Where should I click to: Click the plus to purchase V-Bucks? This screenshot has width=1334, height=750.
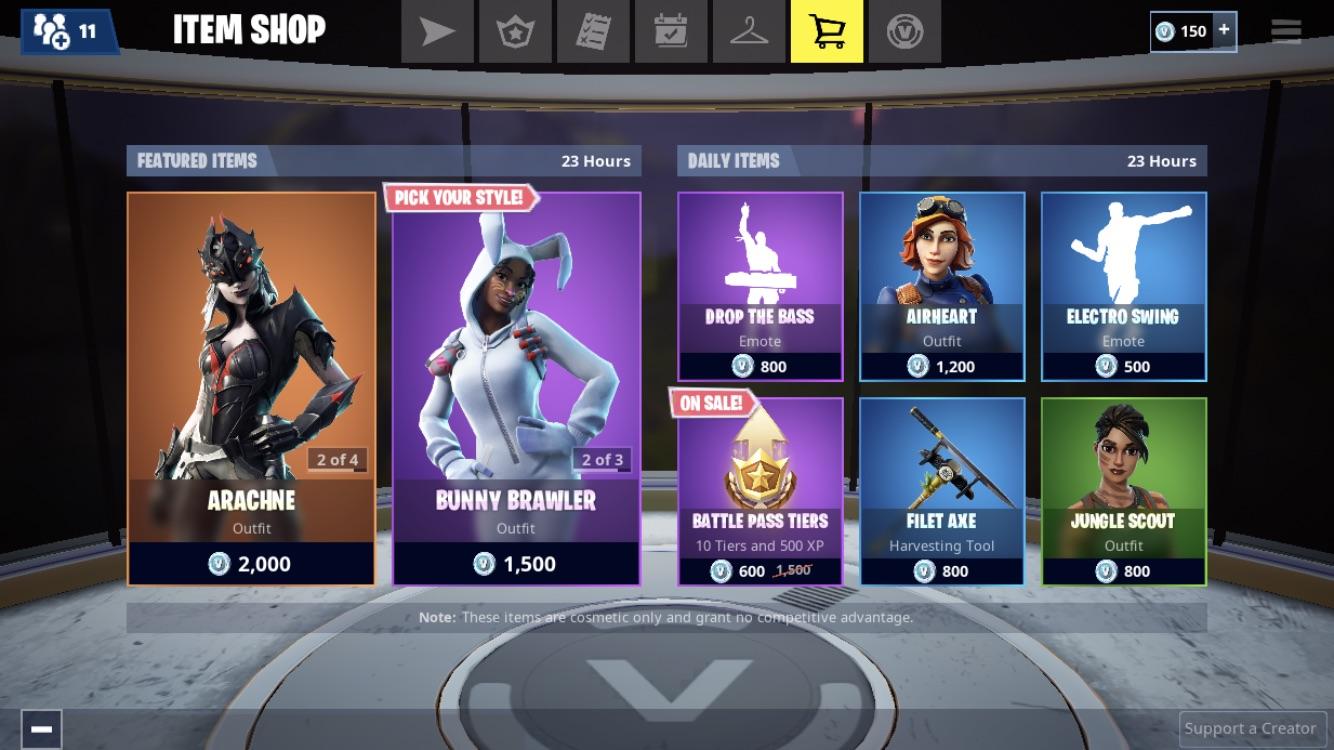pos(1226,30)
